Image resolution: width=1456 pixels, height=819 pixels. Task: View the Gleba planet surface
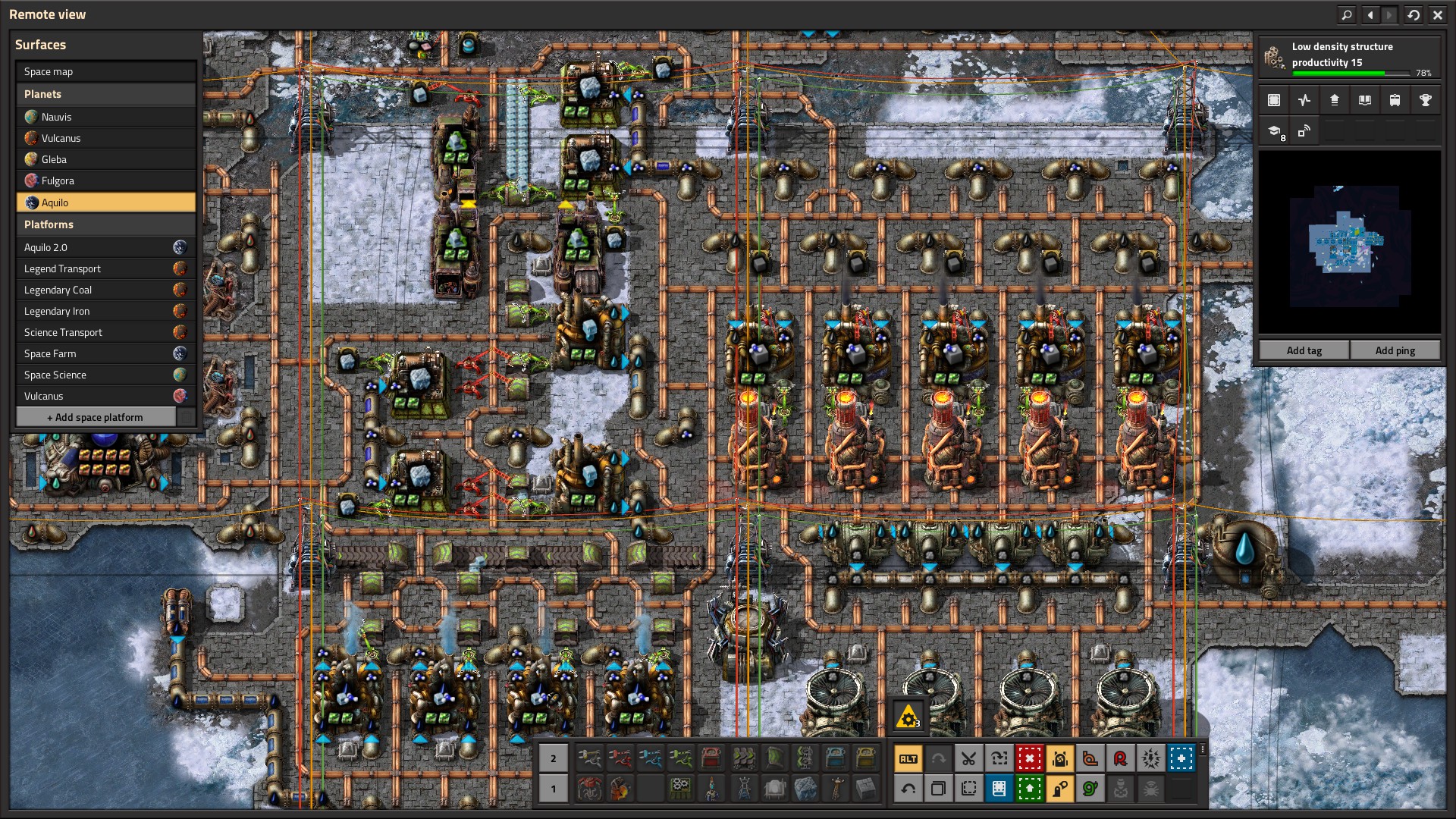(106, 159)
